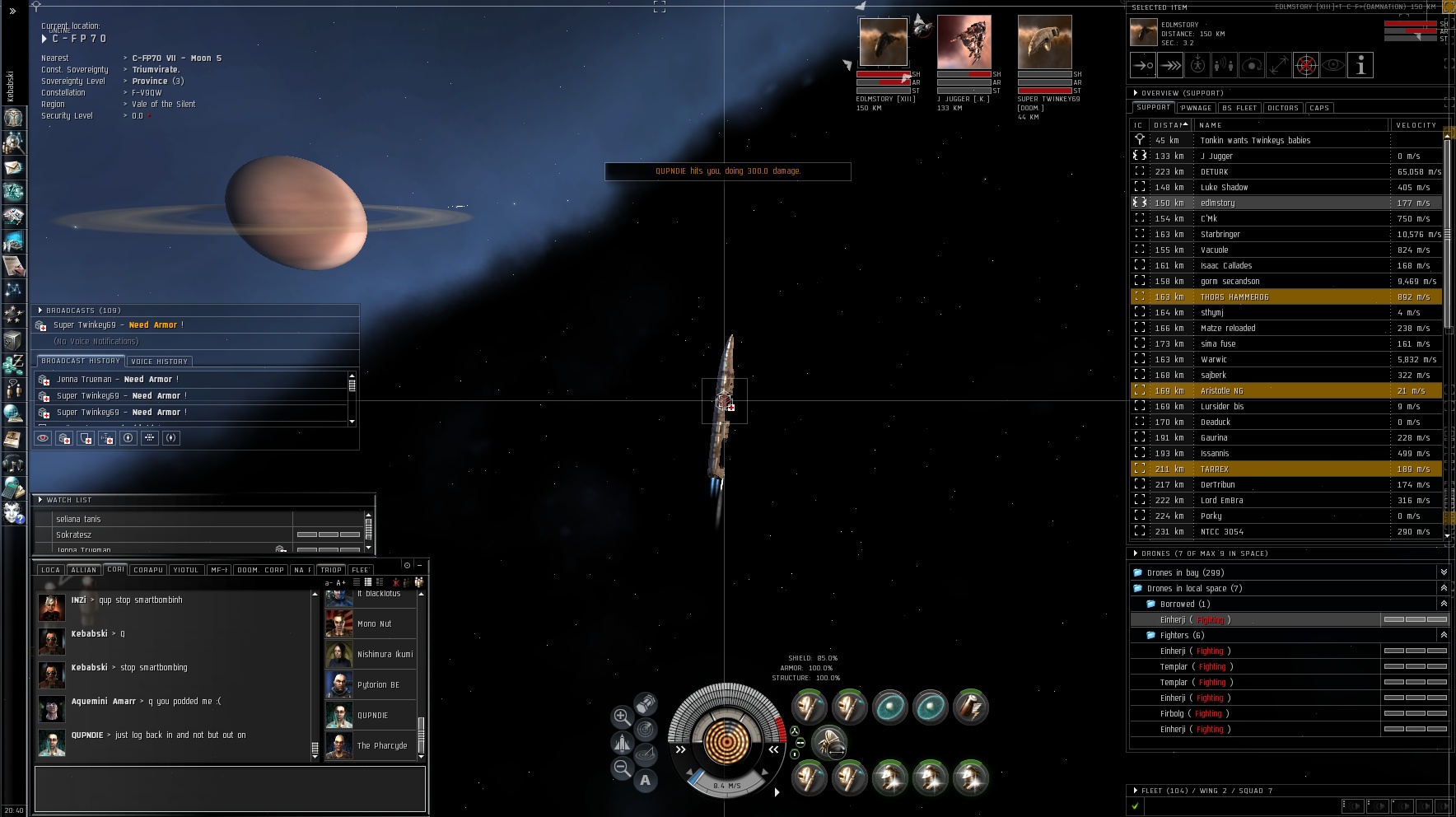Focus the chat text input box
This screenshot has height=817, width=1456.
click(230, 788)
